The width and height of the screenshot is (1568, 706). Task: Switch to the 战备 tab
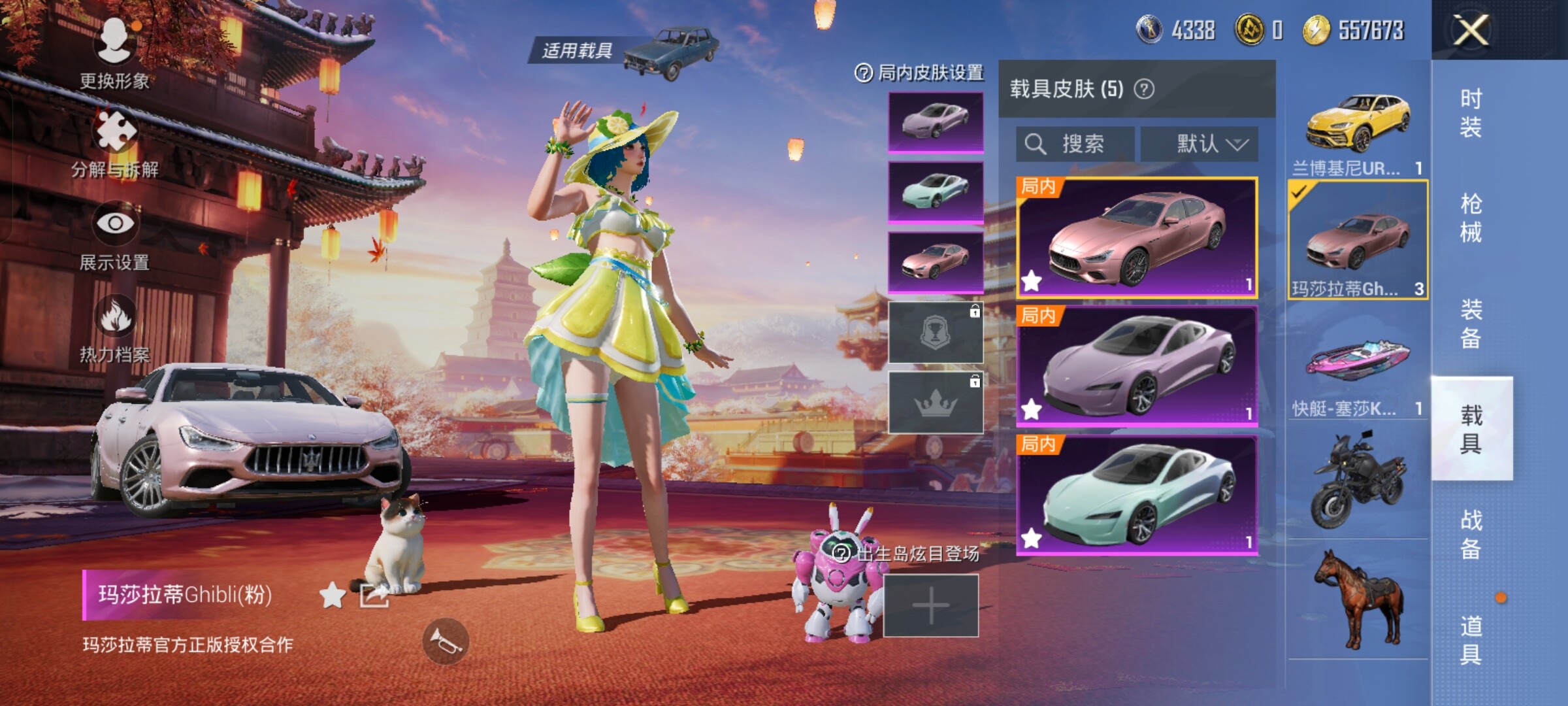point(1471,534)
